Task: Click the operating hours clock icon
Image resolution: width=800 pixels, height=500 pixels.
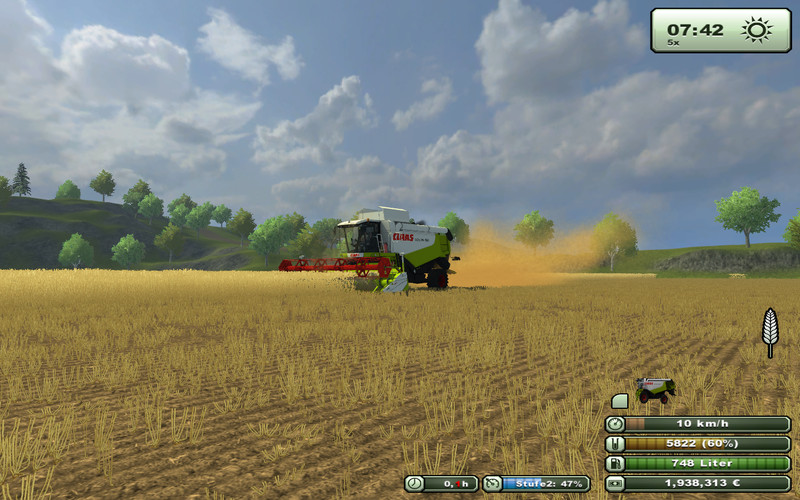Action: [415, 483]
